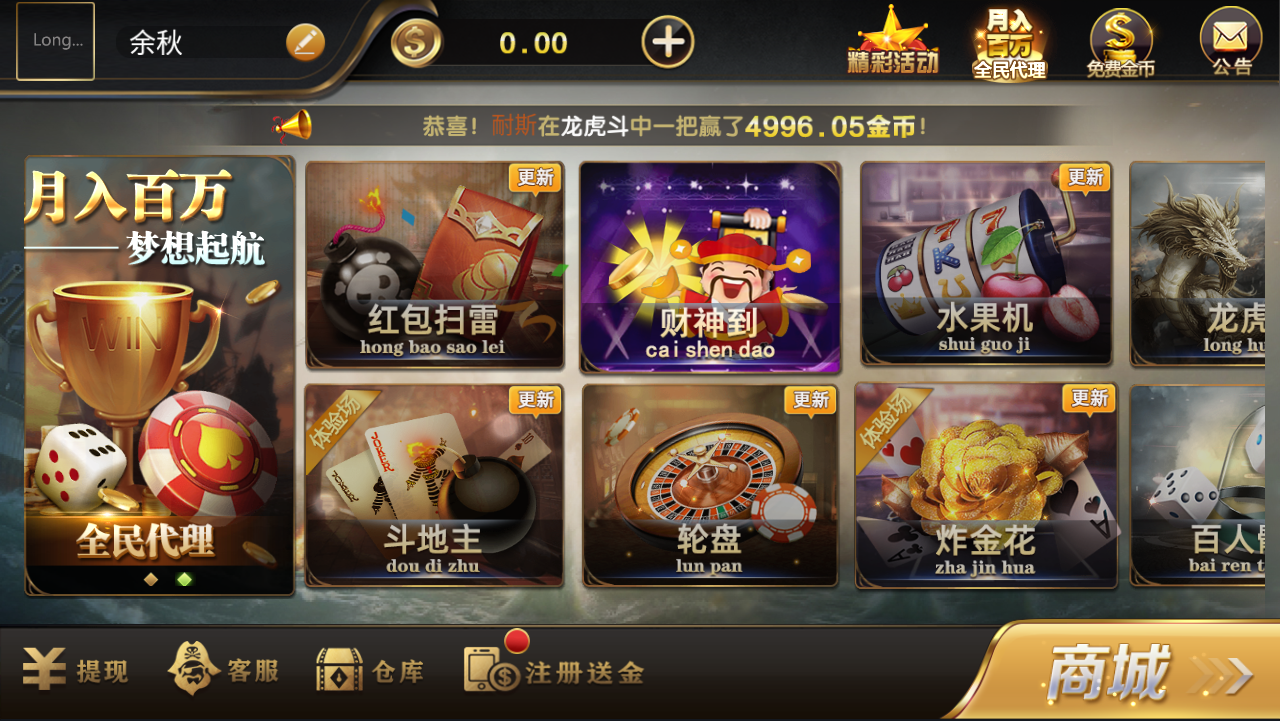Open the 轮盘 roulette game
The width and height of the screenshot is (1280, 721).
[710, 487]
